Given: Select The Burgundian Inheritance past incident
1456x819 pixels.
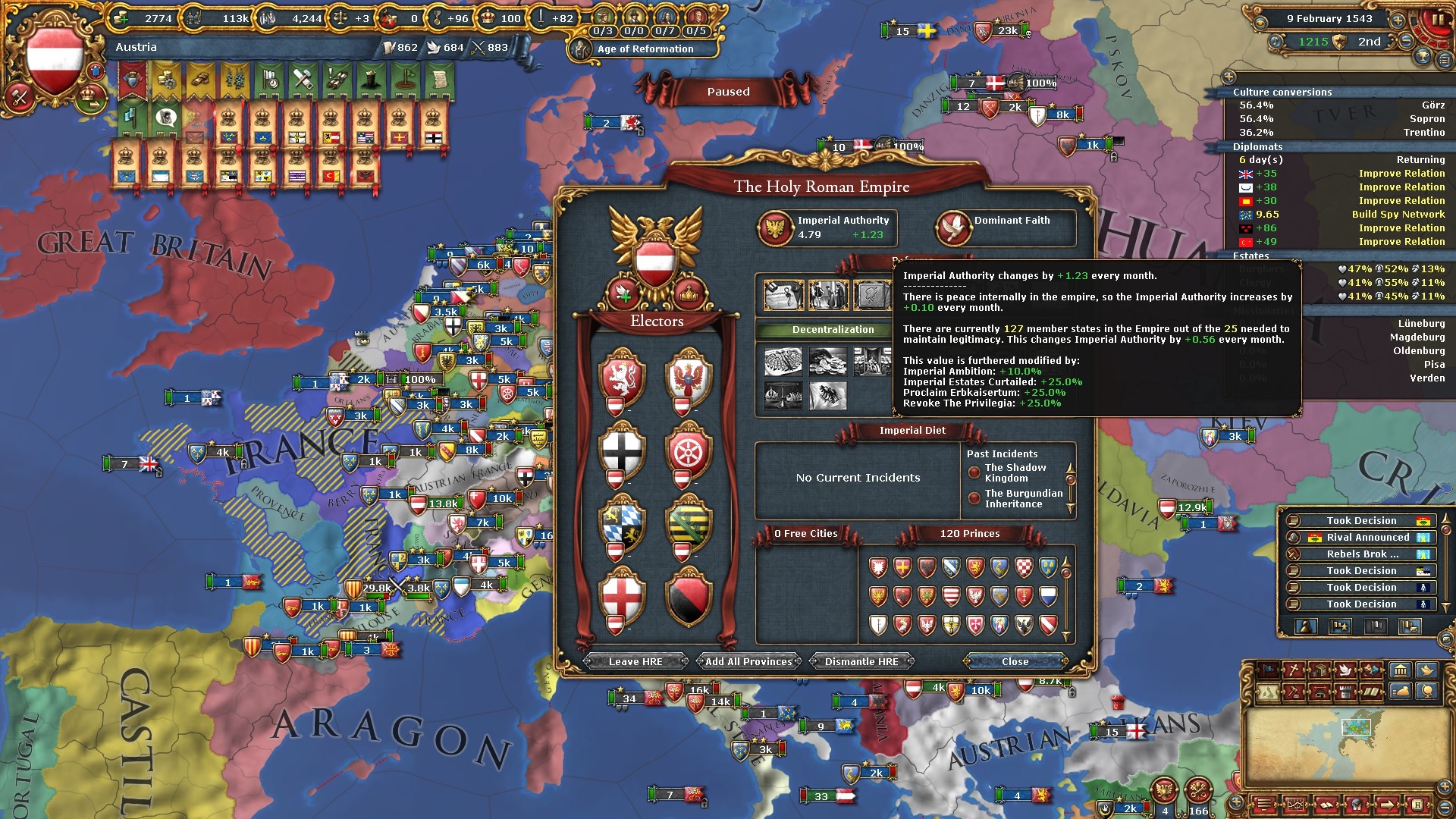Looking at the screenshot, I should click(1023, 499).
